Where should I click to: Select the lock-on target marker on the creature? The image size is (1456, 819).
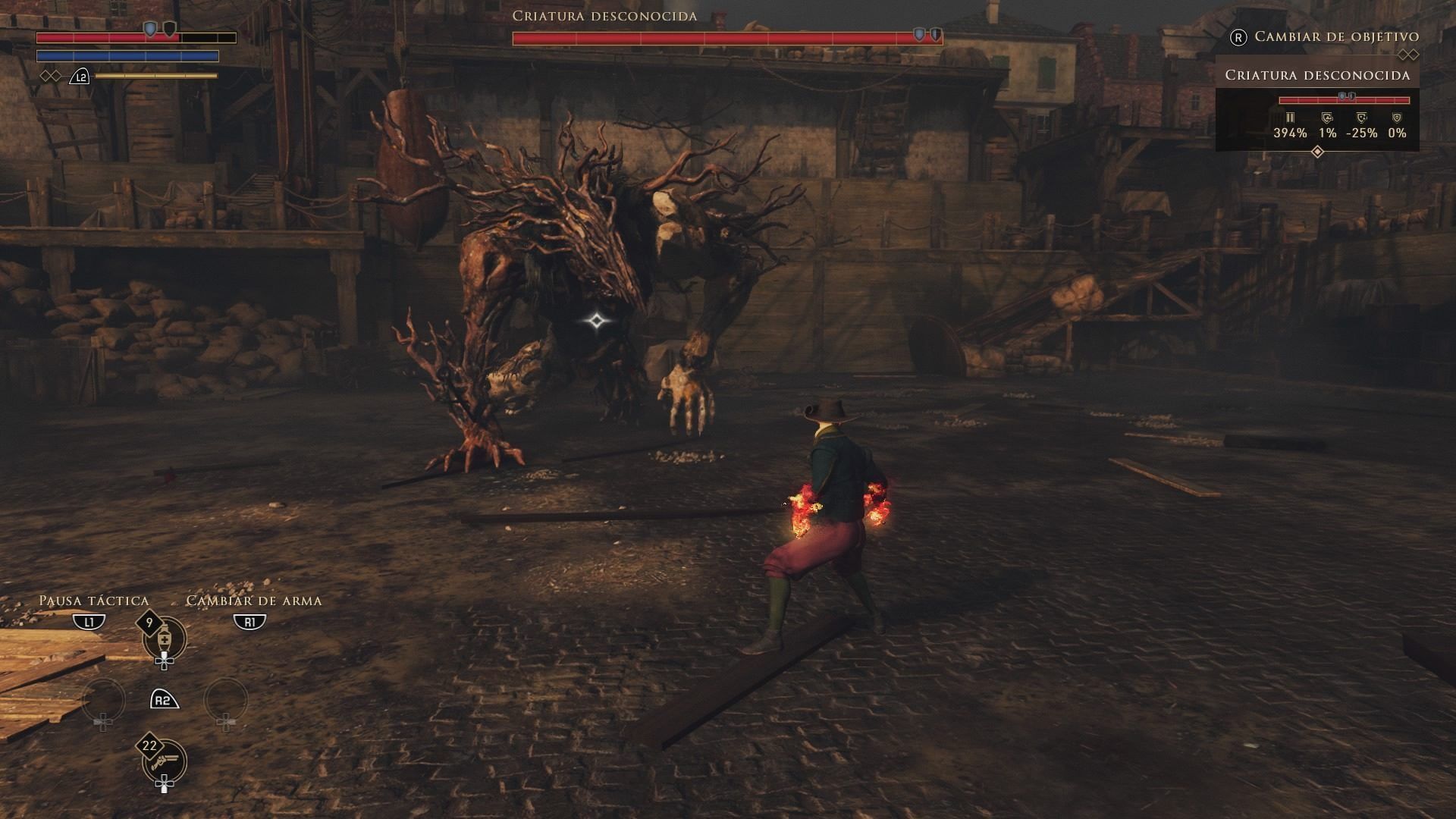597,321
